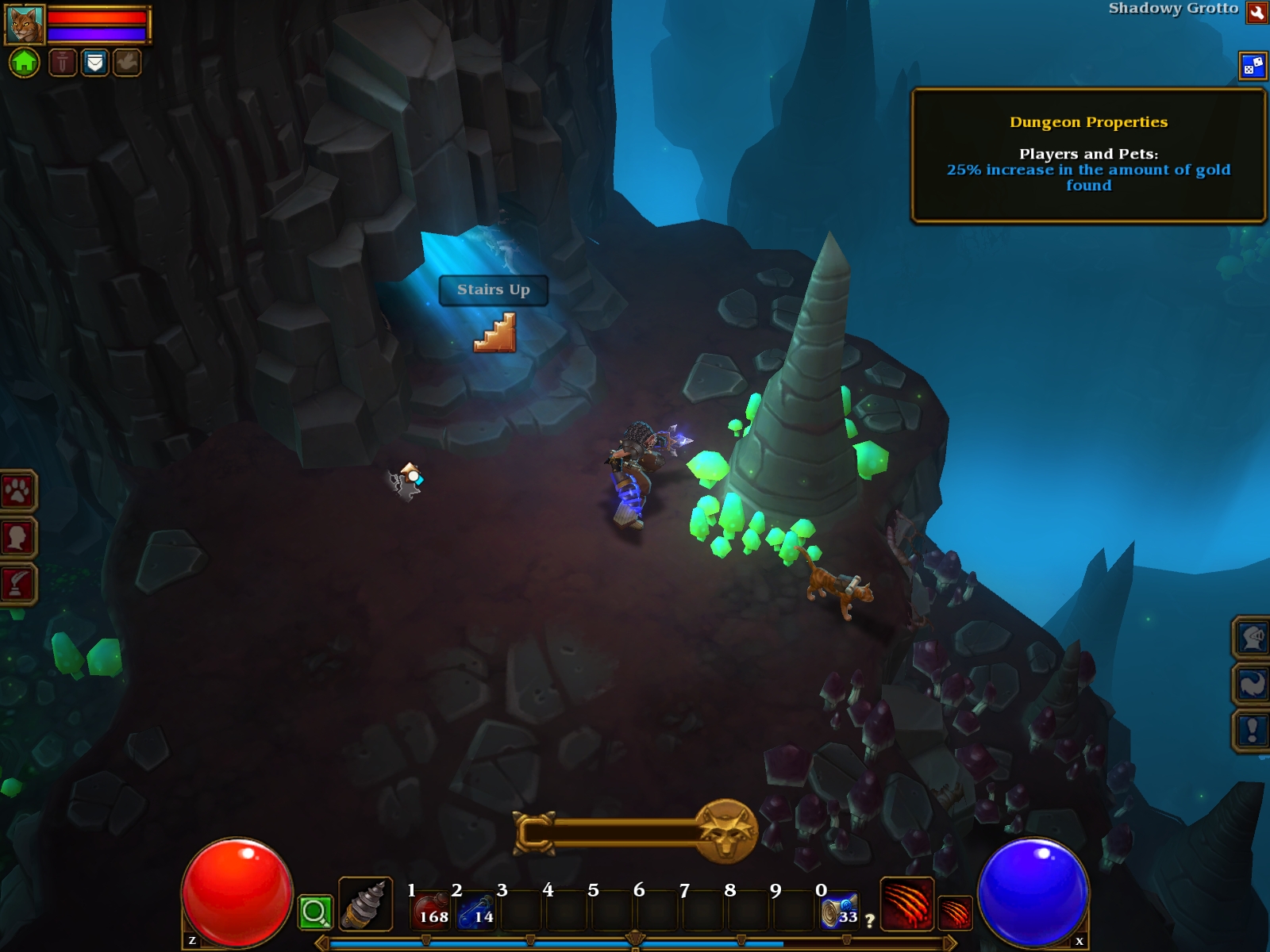
Task: Open settings with the wrench button
Action: coord(1257,12)
